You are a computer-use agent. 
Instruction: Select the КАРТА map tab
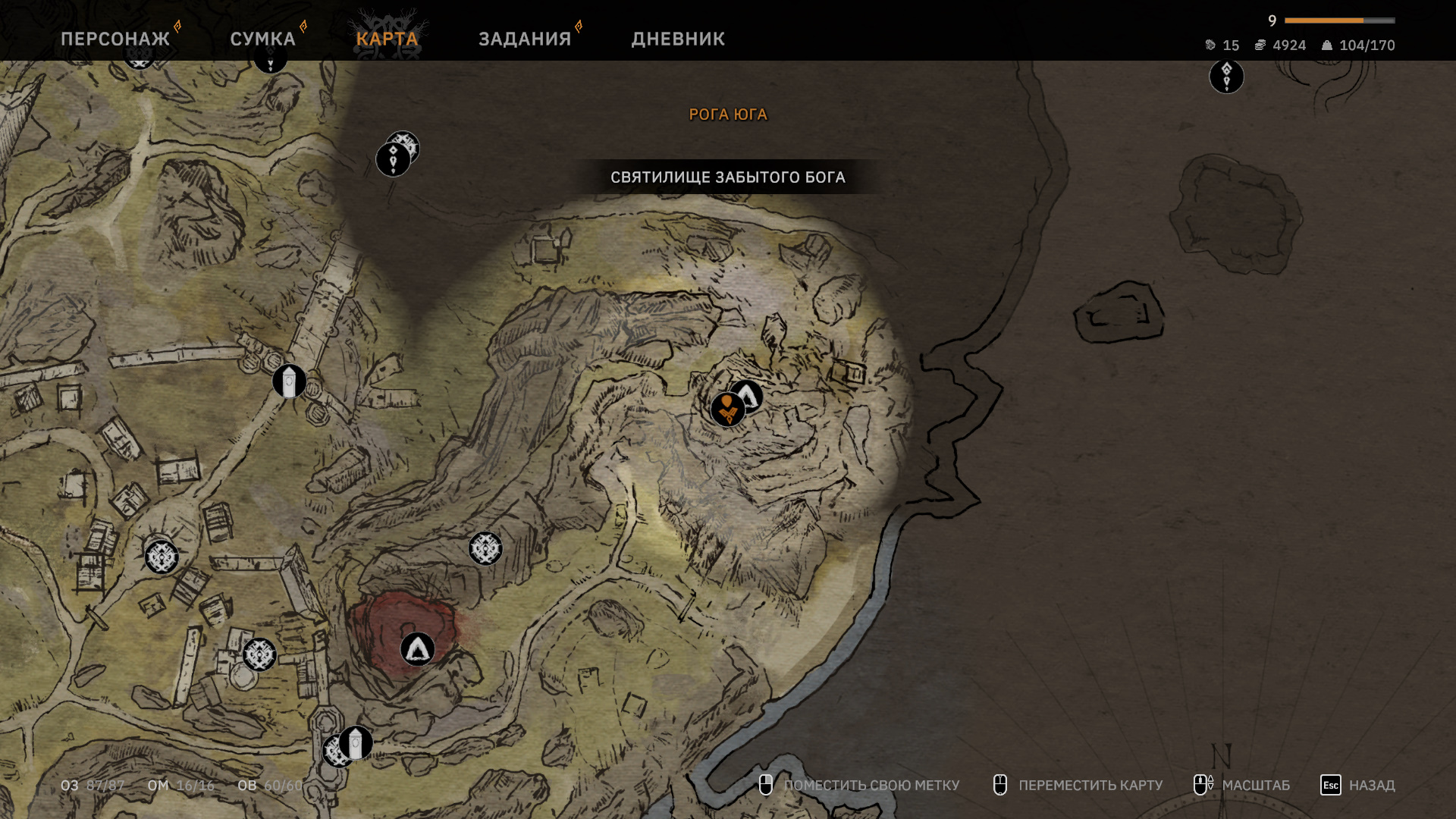tap(387, 39)
